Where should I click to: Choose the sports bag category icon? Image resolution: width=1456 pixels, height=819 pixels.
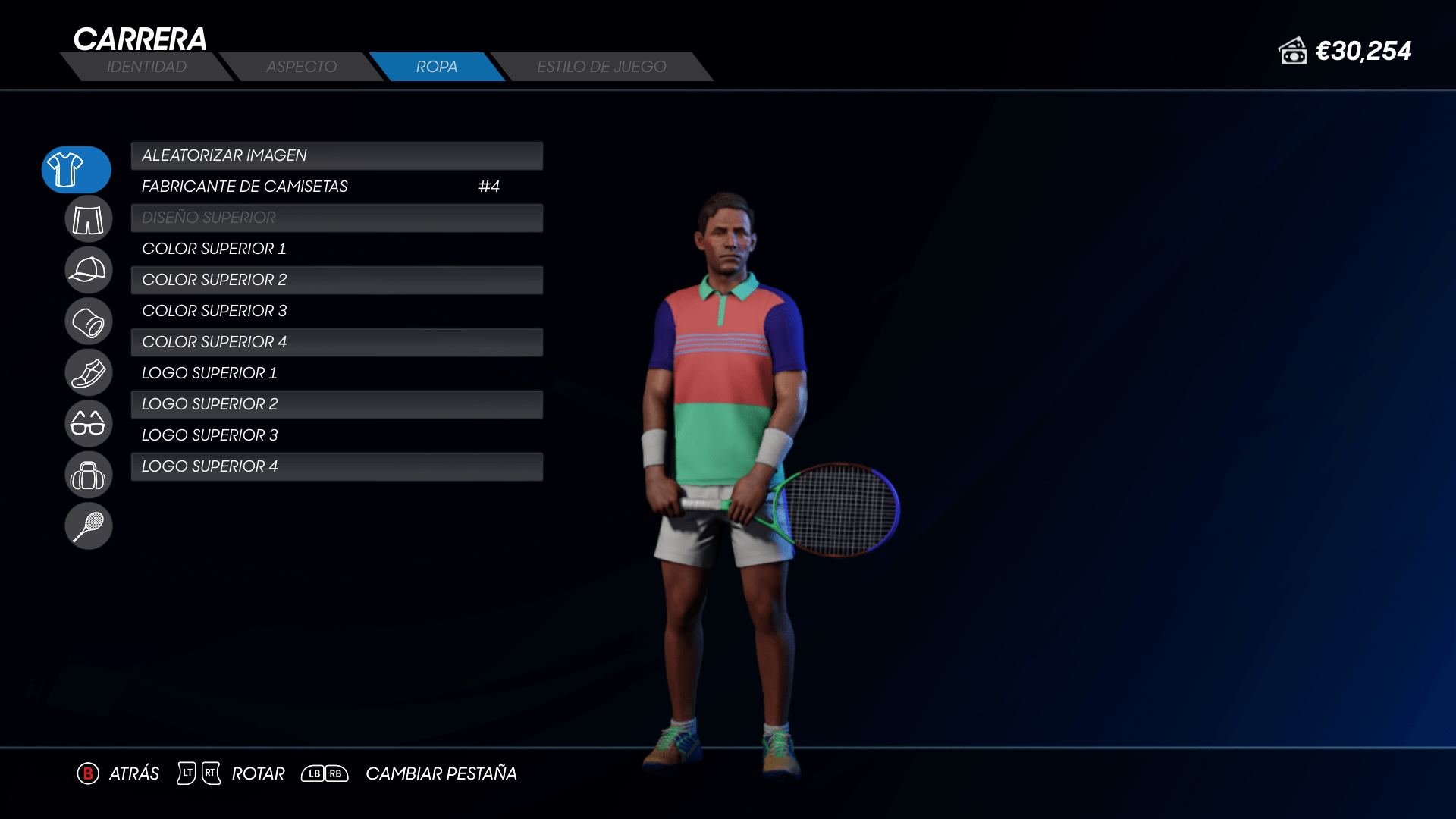[x=89, y=475]
